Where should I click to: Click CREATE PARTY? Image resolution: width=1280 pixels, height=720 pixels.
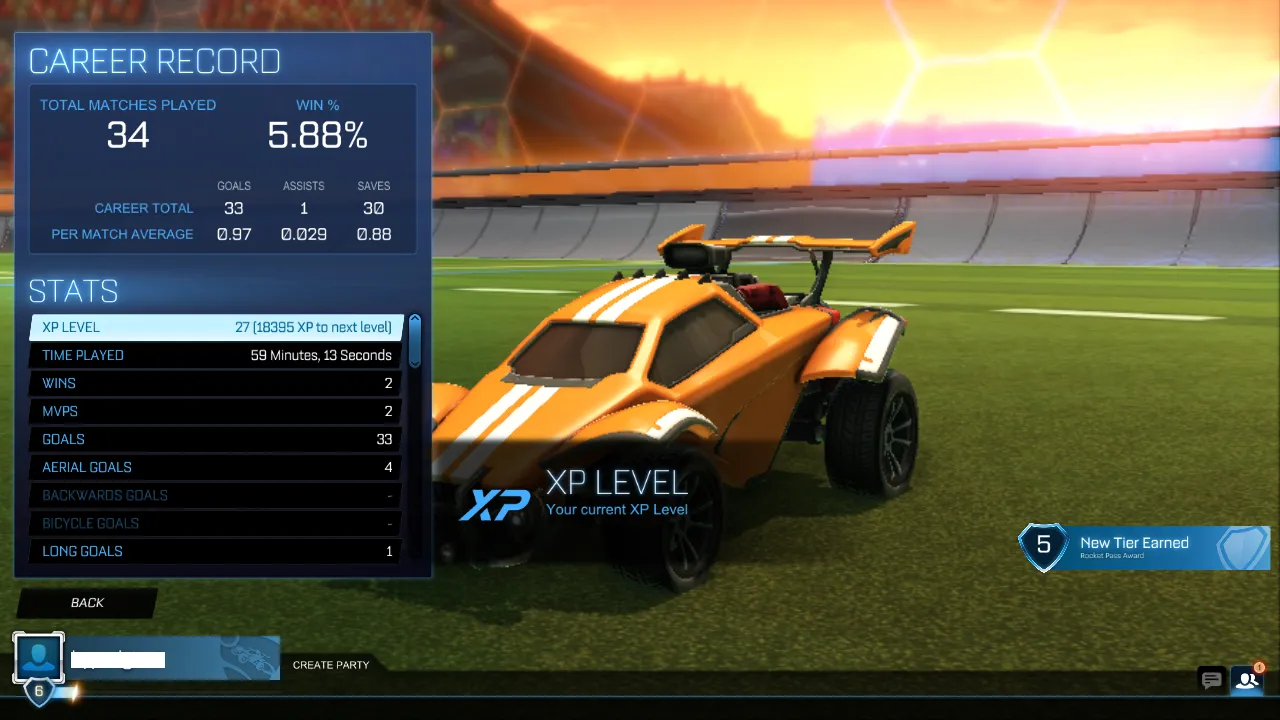point(330,664)
